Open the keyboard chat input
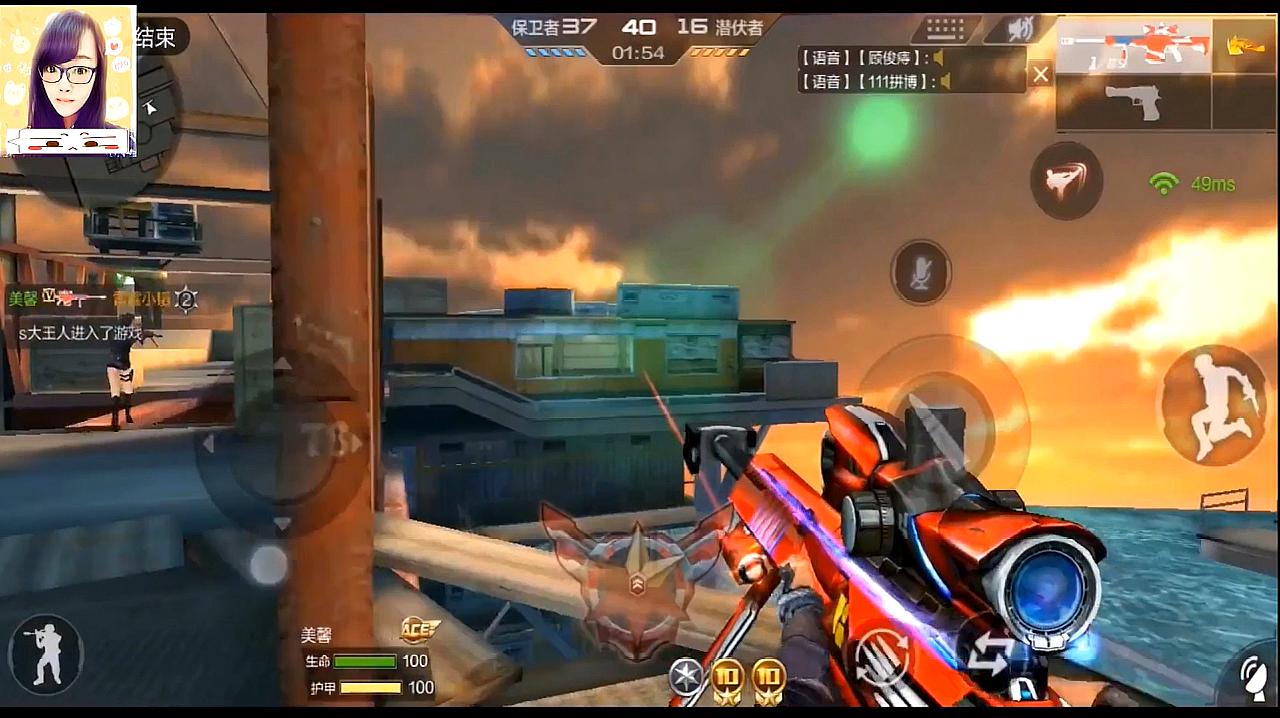 pos(943,29)
